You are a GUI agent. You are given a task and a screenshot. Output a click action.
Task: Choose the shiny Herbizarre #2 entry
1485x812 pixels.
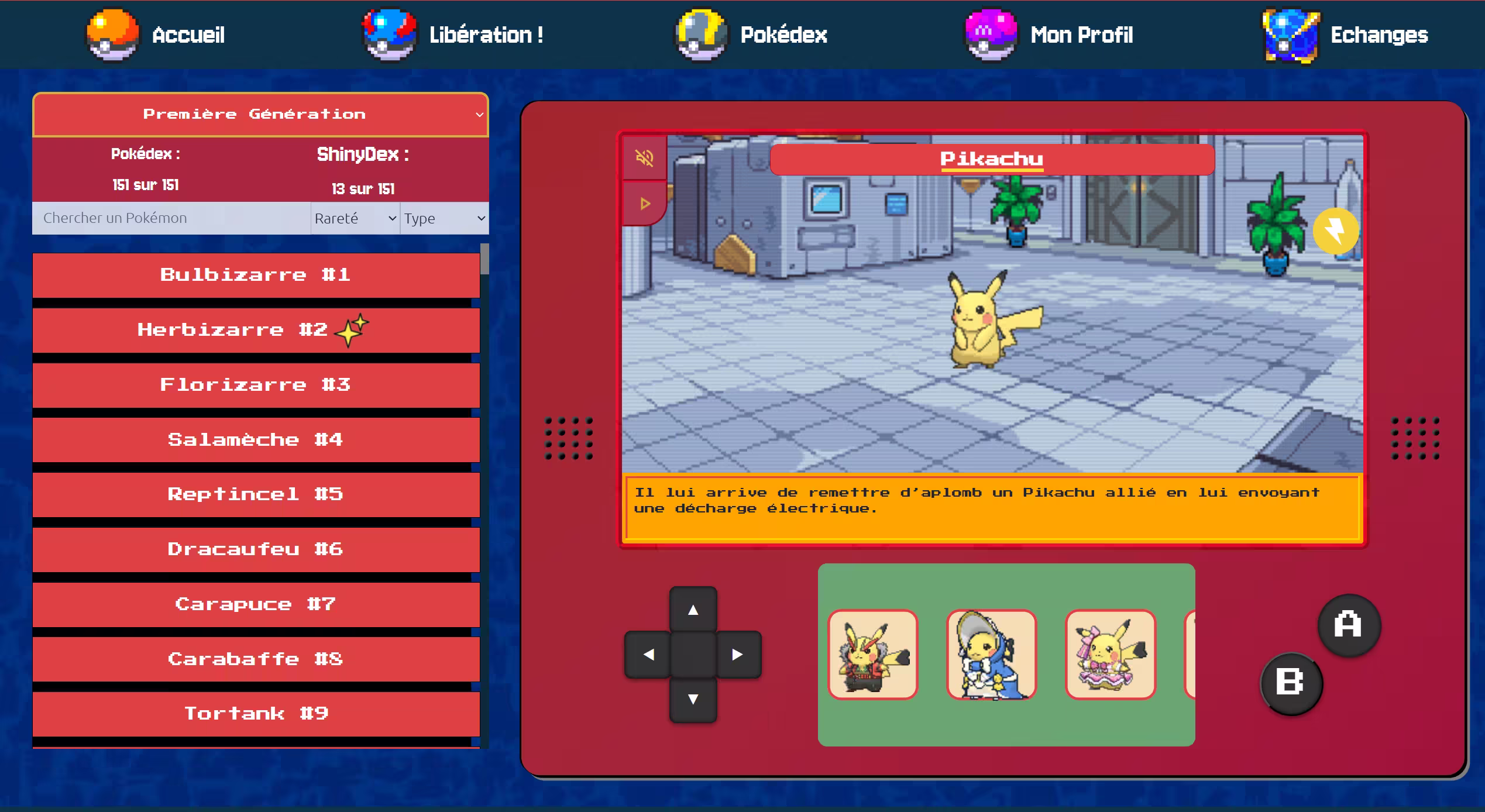pyautogui.click(x=256, y=330)
